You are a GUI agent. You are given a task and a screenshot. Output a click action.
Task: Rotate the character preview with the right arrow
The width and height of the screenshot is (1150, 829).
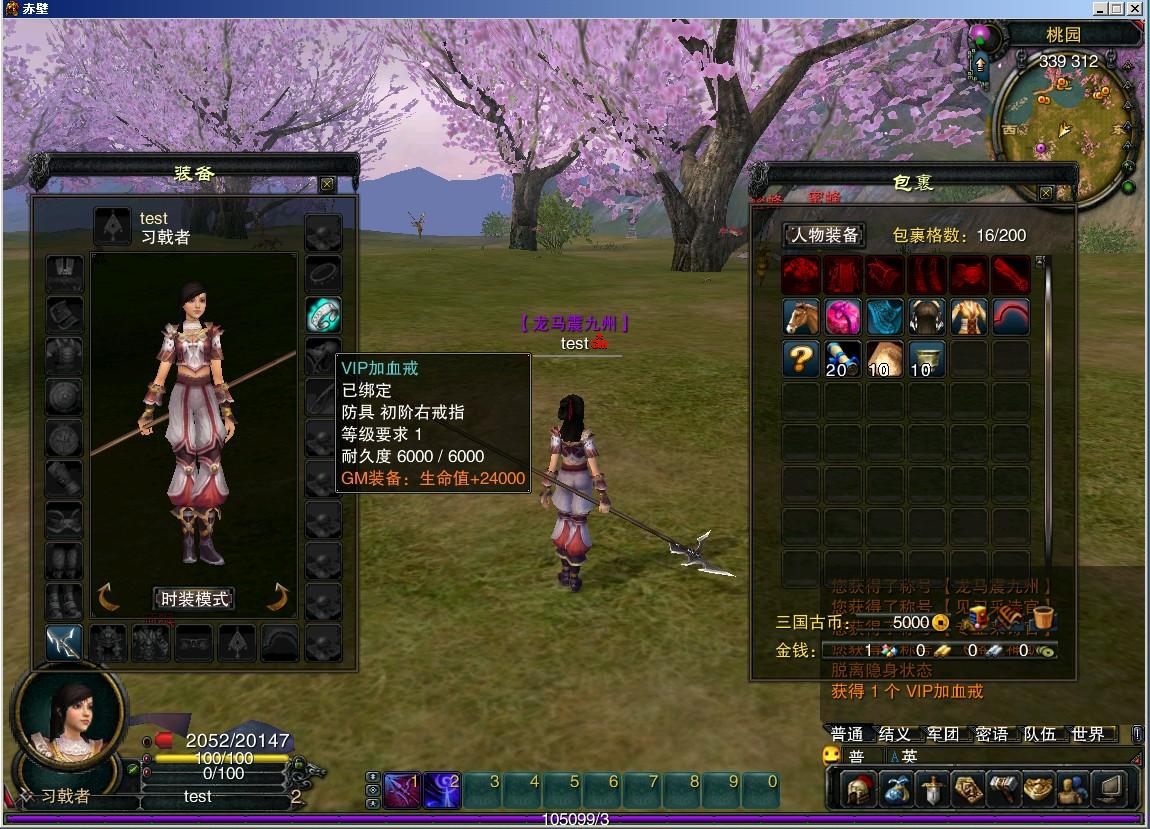tap(278, 597)
